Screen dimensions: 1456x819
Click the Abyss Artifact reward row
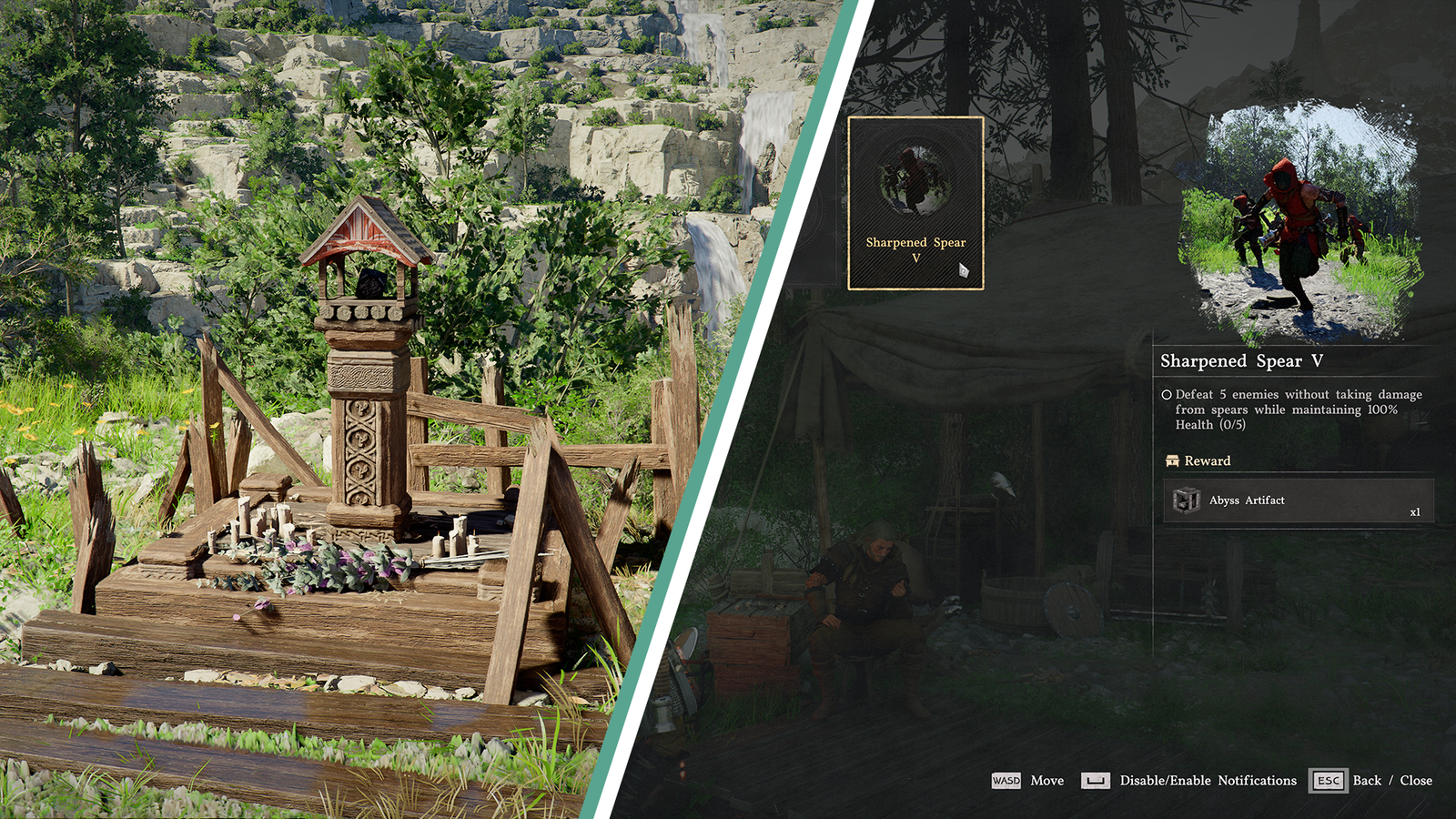(1298, 500)
